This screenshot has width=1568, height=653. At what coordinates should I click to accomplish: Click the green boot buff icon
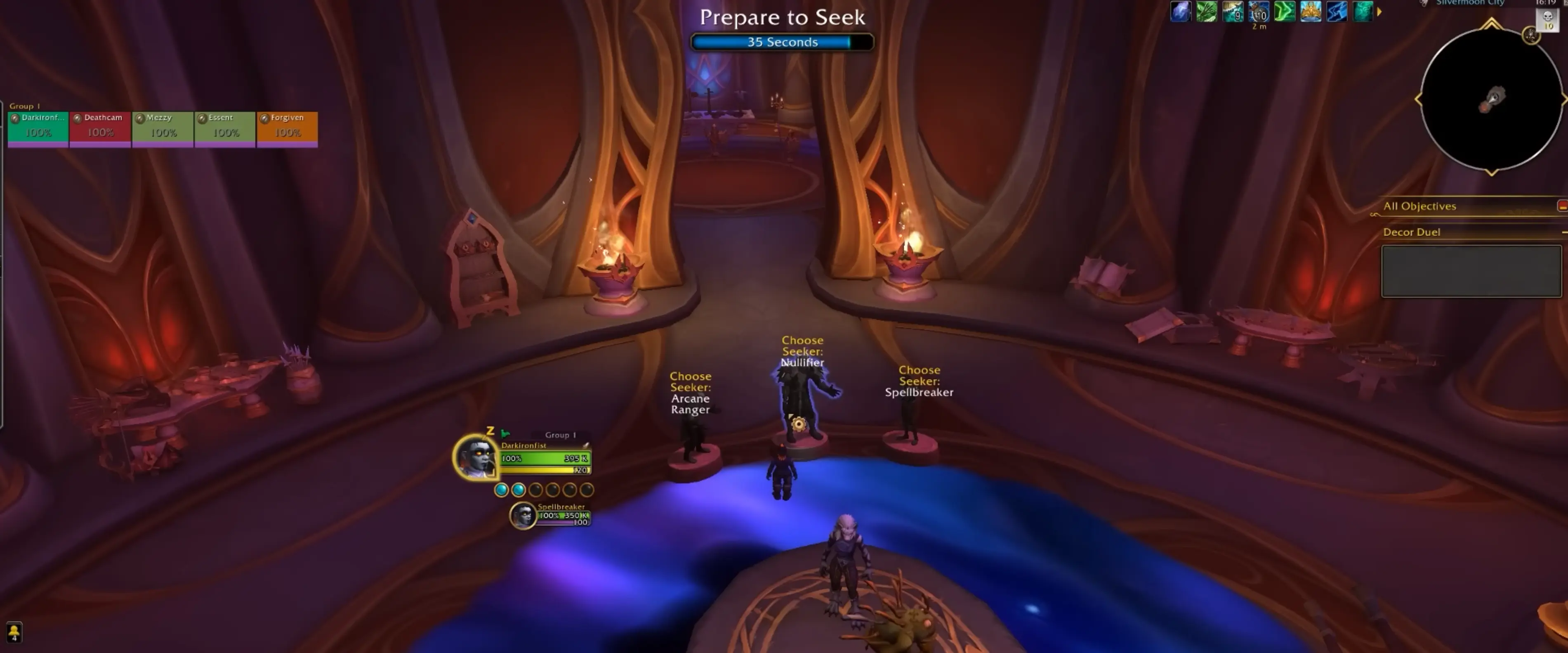[1284, 12]
